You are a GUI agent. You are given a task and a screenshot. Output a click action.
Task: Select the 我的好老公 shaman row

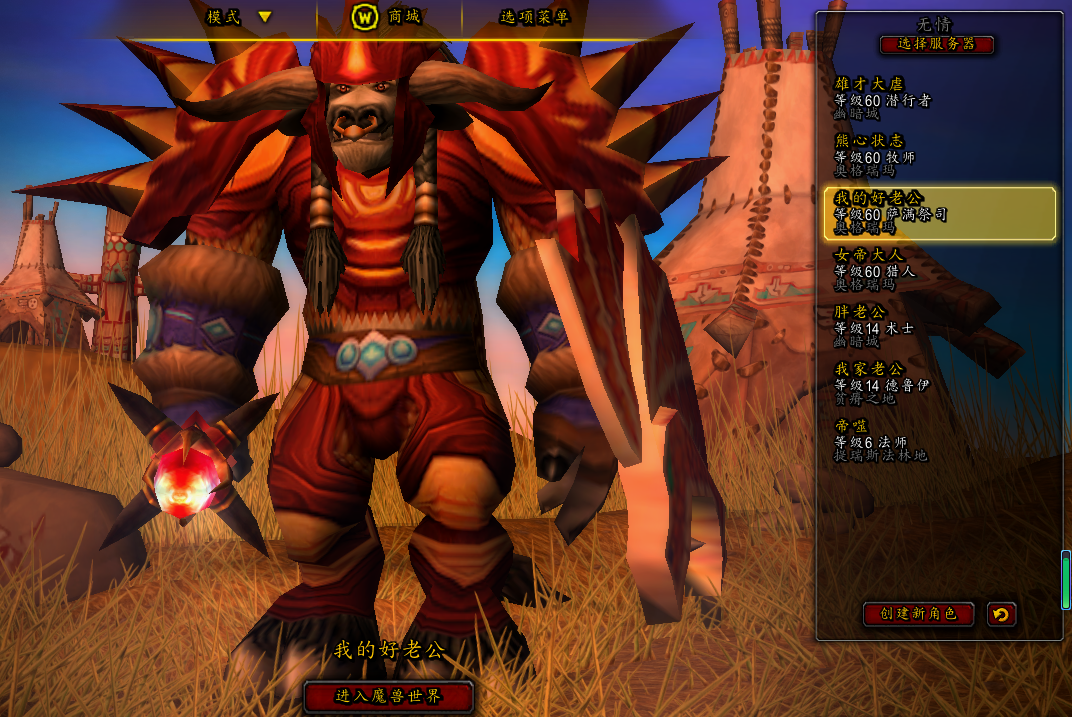click(938, 213)
